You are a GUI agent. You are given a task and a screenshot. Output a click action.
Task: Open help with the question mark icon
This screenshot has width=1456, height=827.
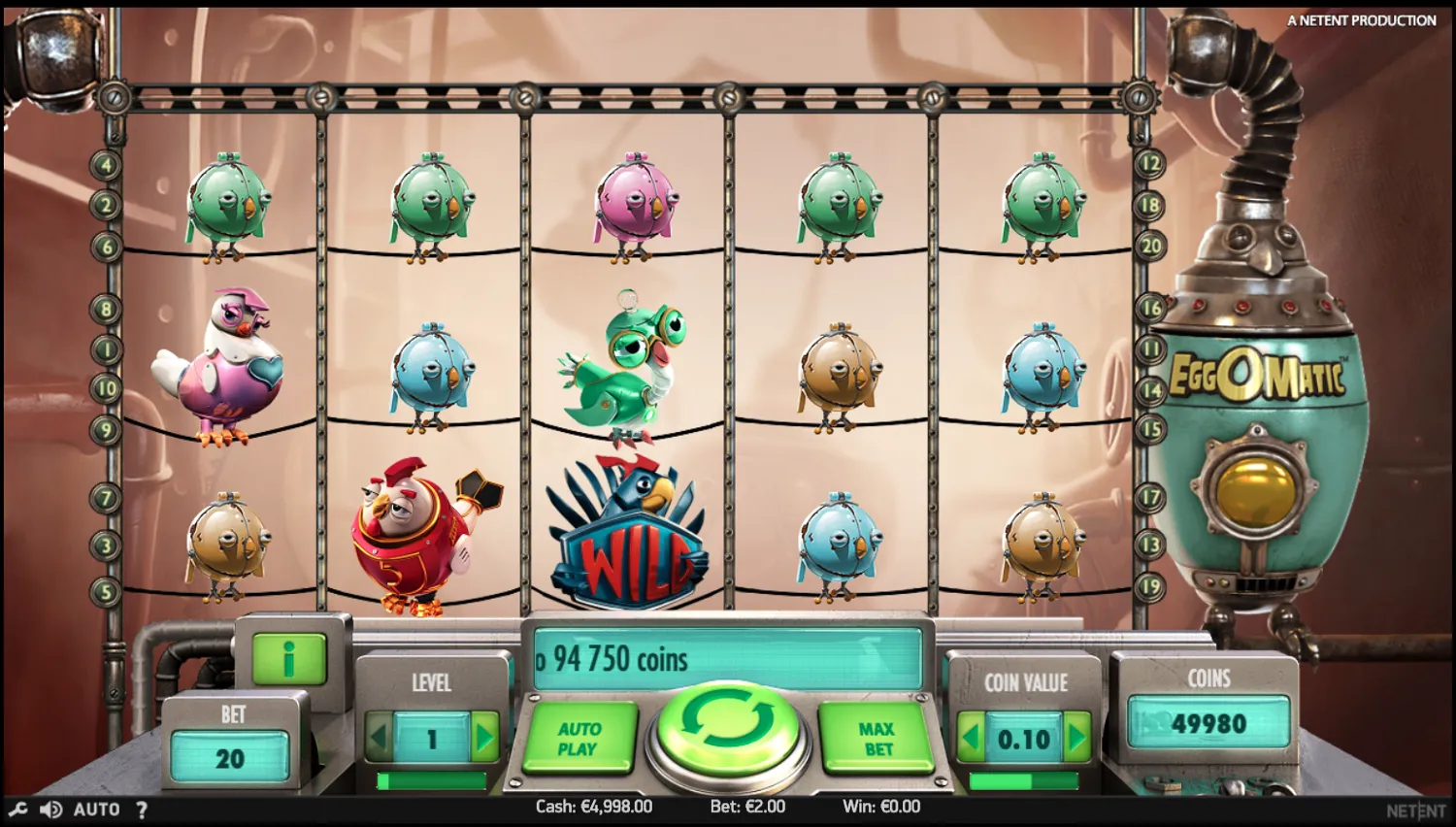coord(142,809)
